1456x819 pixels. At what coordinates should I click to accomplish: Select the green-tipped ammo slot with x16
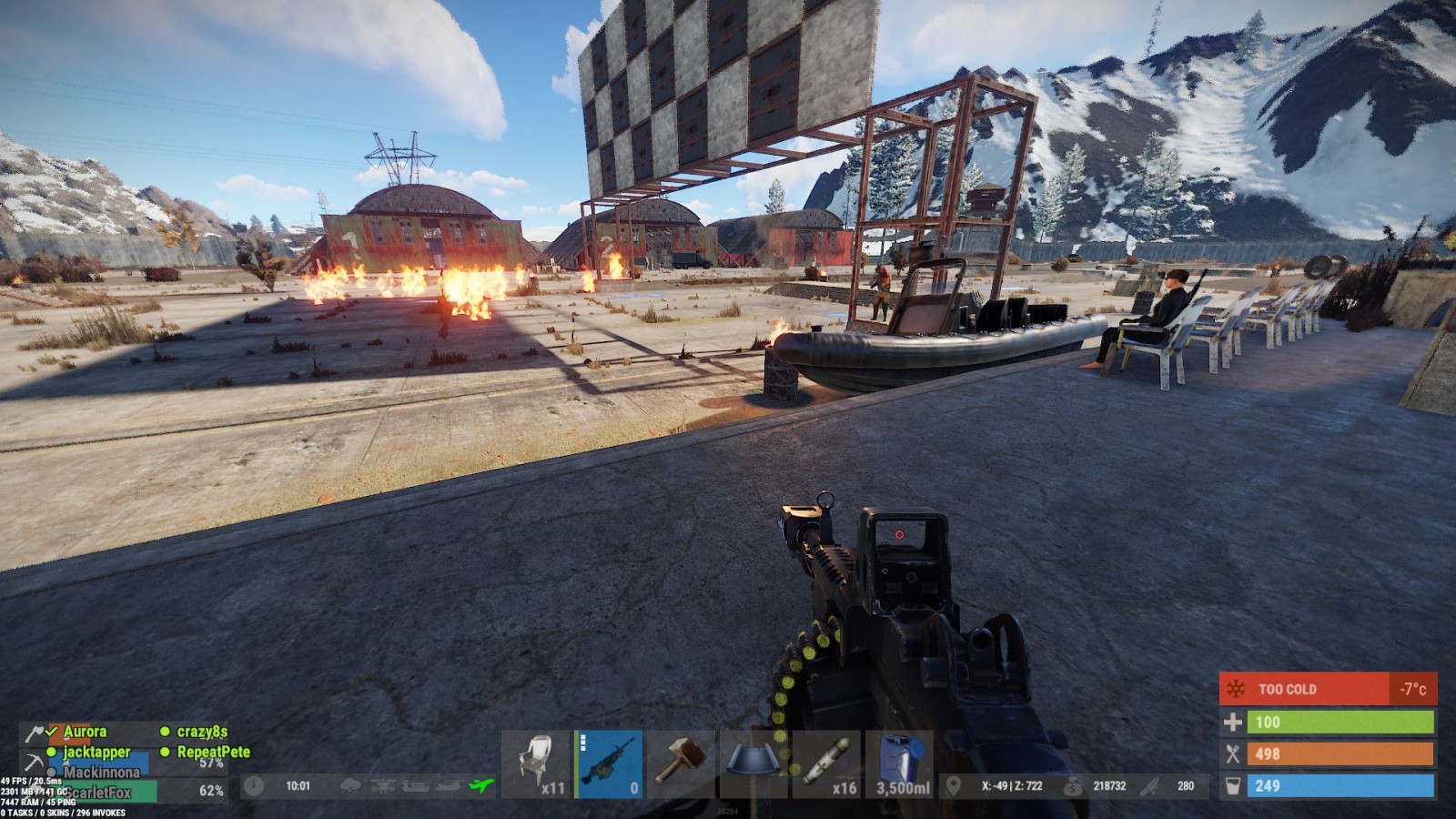pos(826,763)
